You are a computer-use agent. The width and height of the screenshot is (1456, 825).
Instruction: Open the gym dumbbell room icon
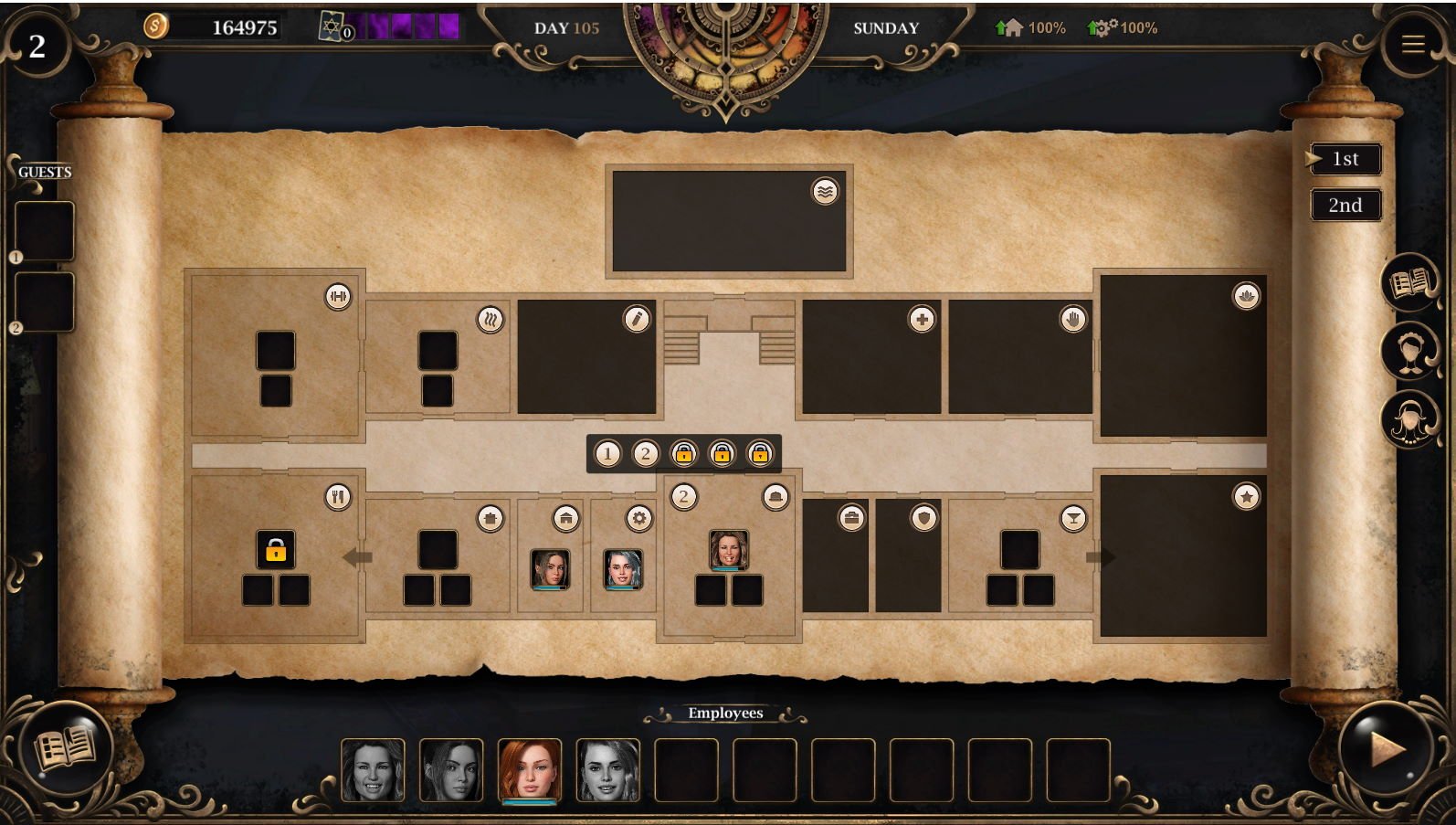click(x=338, y=296)
